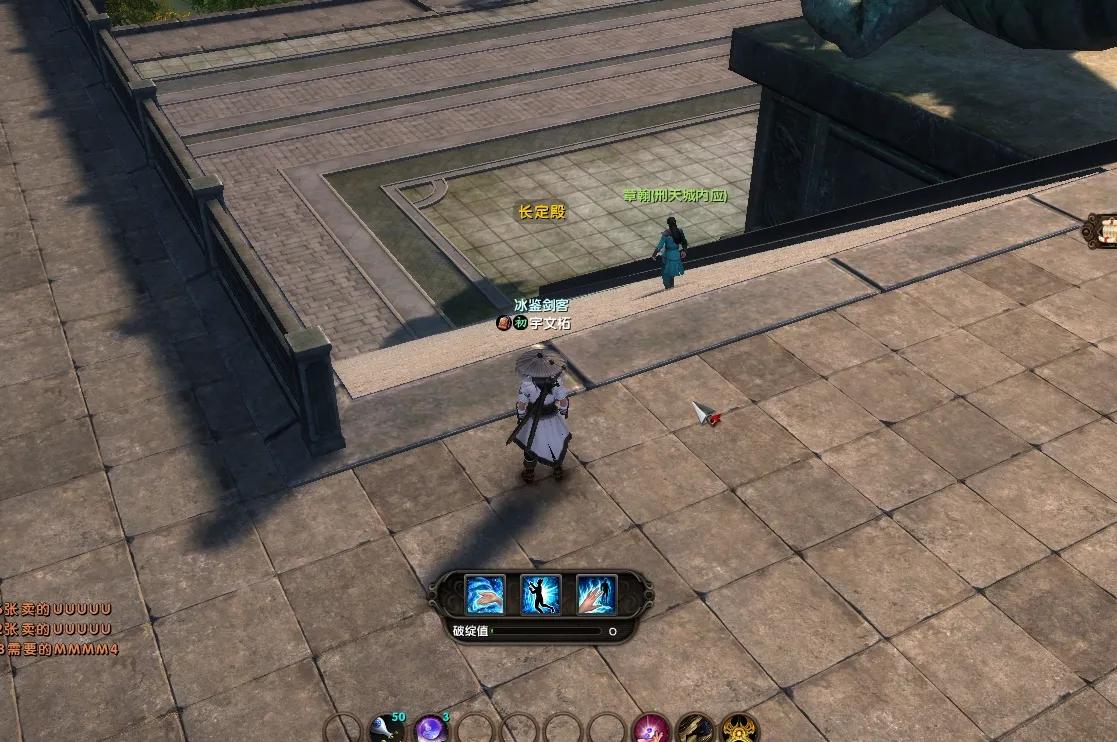Open the scroll panel at right edge

click(x=1104, y=231)
